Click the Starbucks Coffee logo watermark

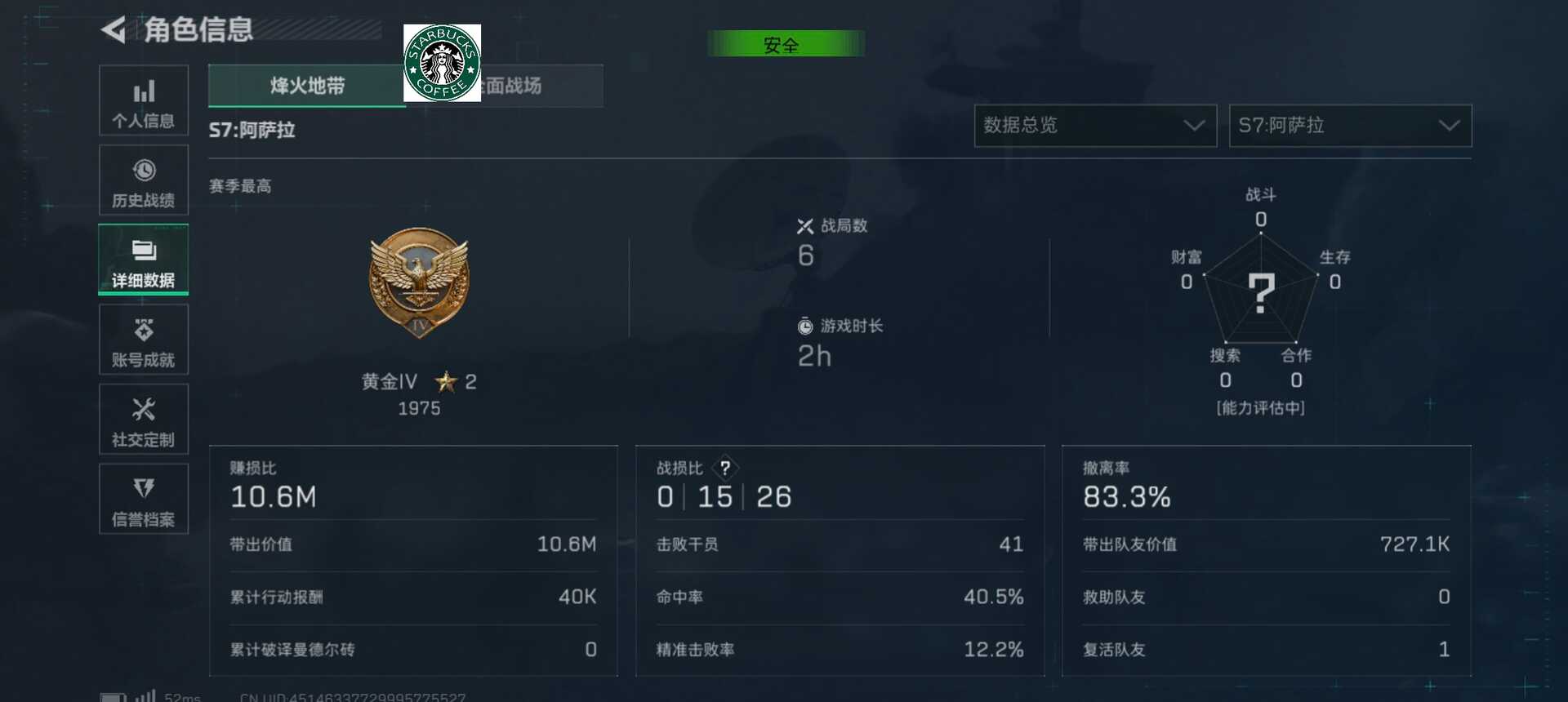click(x=443, y=62)
